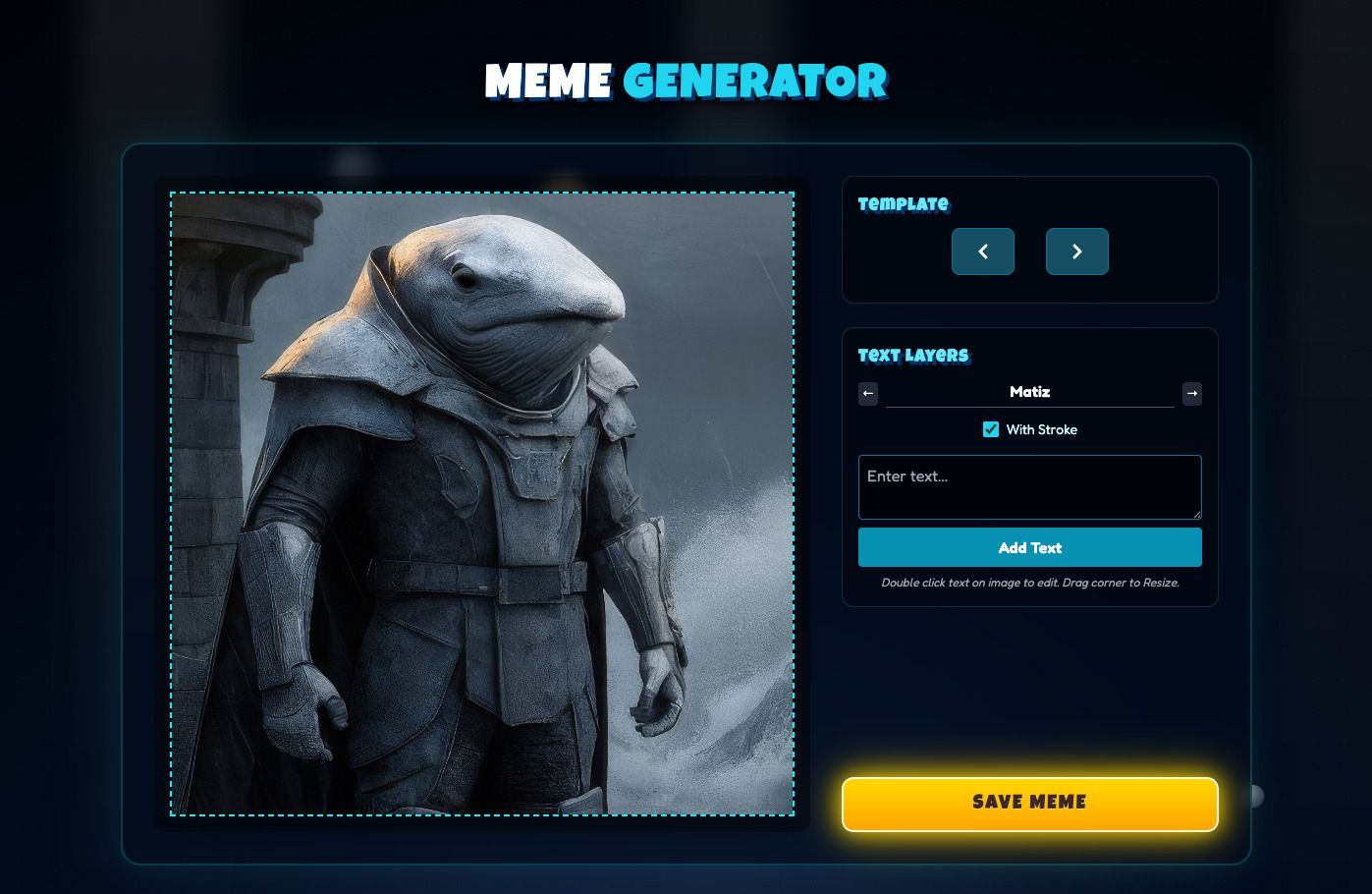Select the previous font with left arrow
This screenshot has width=1372, height=894.
click(868, 394)
